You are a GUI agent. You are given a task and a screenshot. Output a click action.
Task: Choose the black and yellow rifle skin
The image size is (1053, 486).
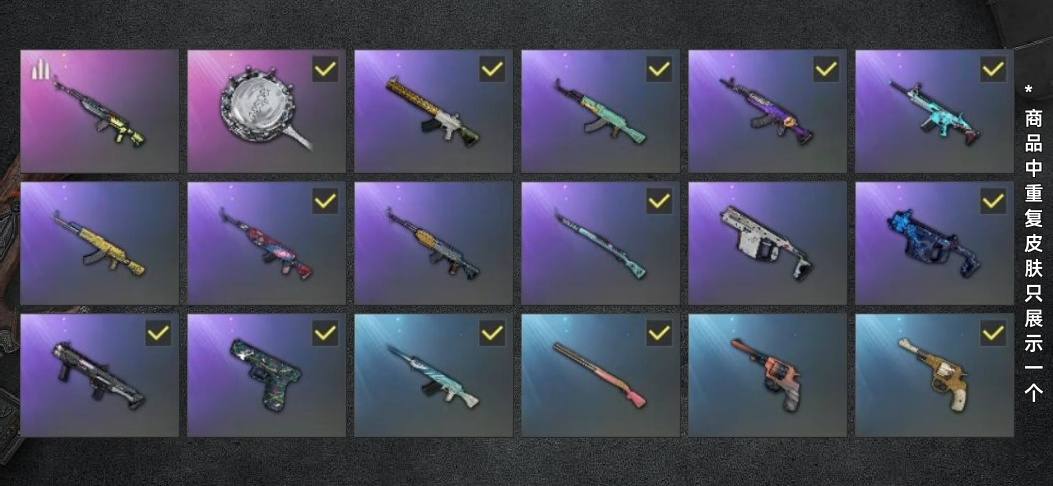(99, 111)
